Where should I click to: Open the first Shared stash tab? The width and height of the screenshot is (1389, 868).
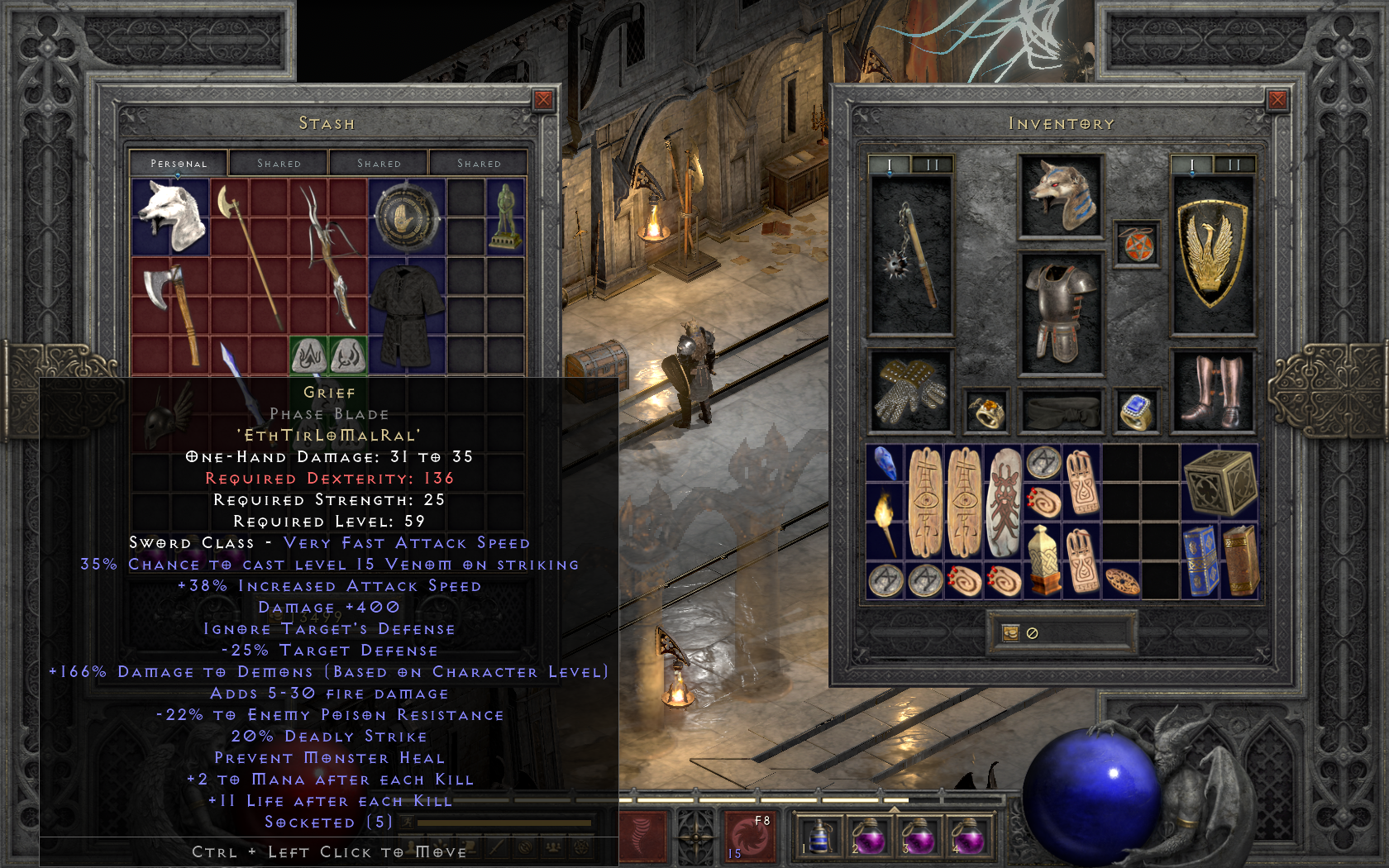[279, 163]
